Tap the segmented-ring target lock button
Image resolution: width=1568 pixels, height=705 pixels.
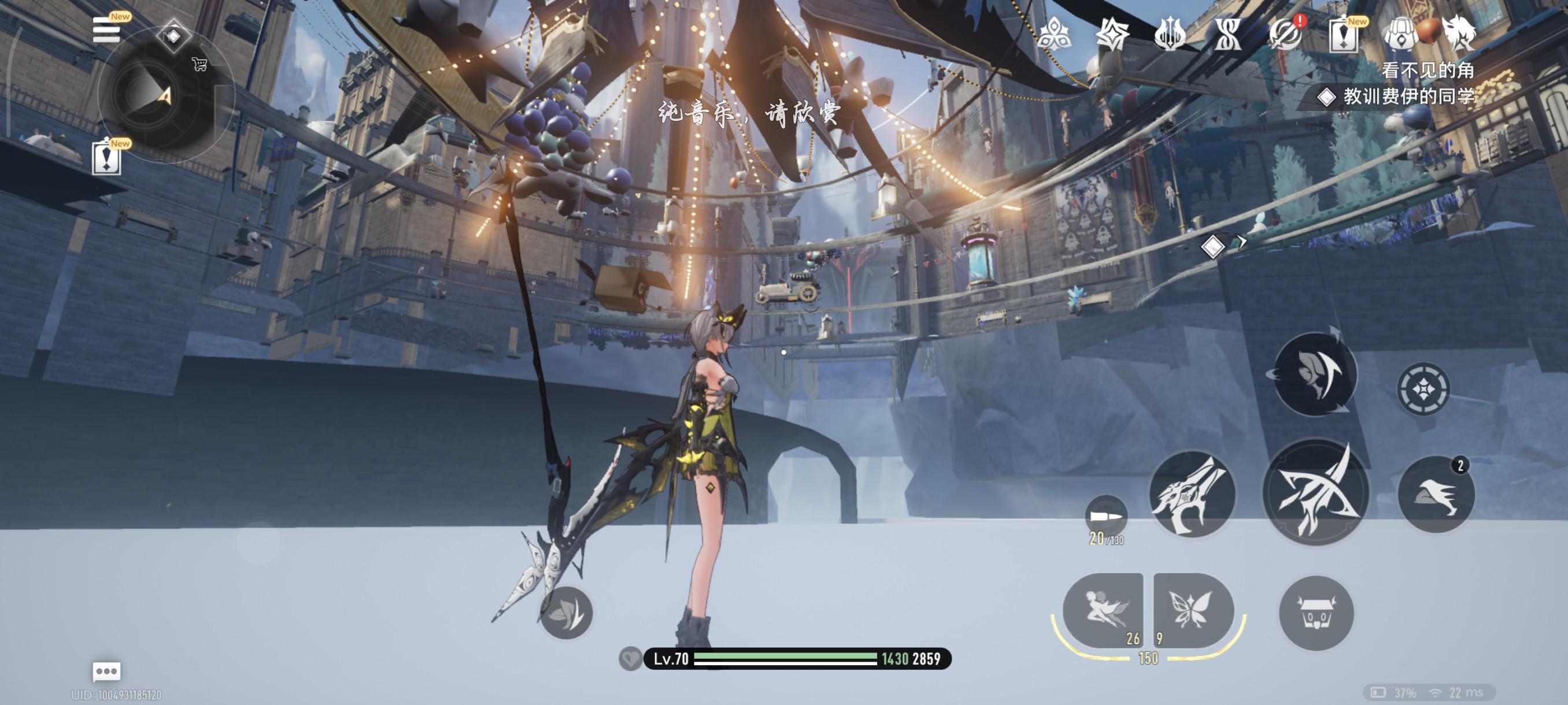[x=1422, y=389]
